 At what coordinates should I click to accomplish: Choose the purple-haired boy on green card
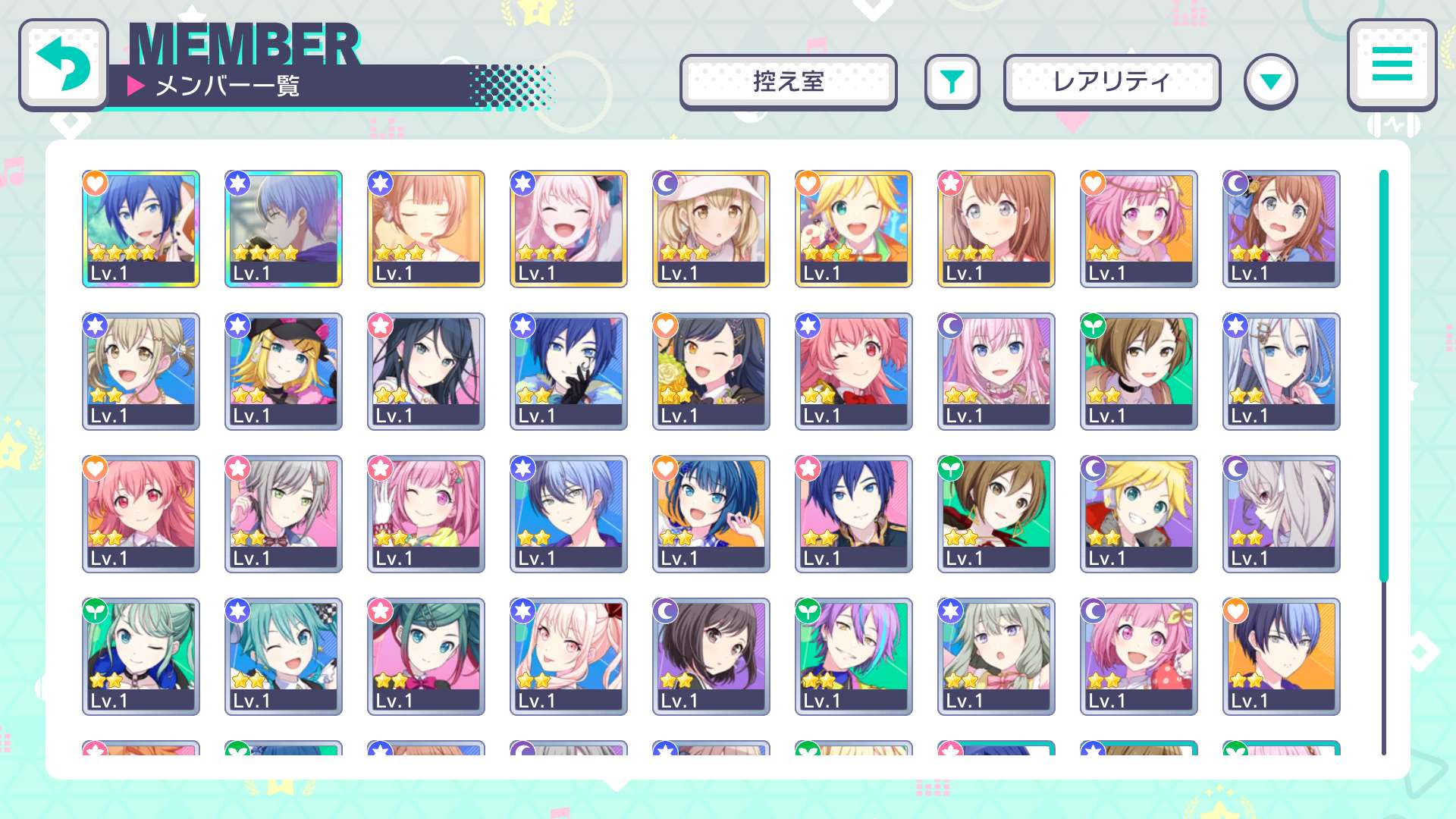pos(854,656)
